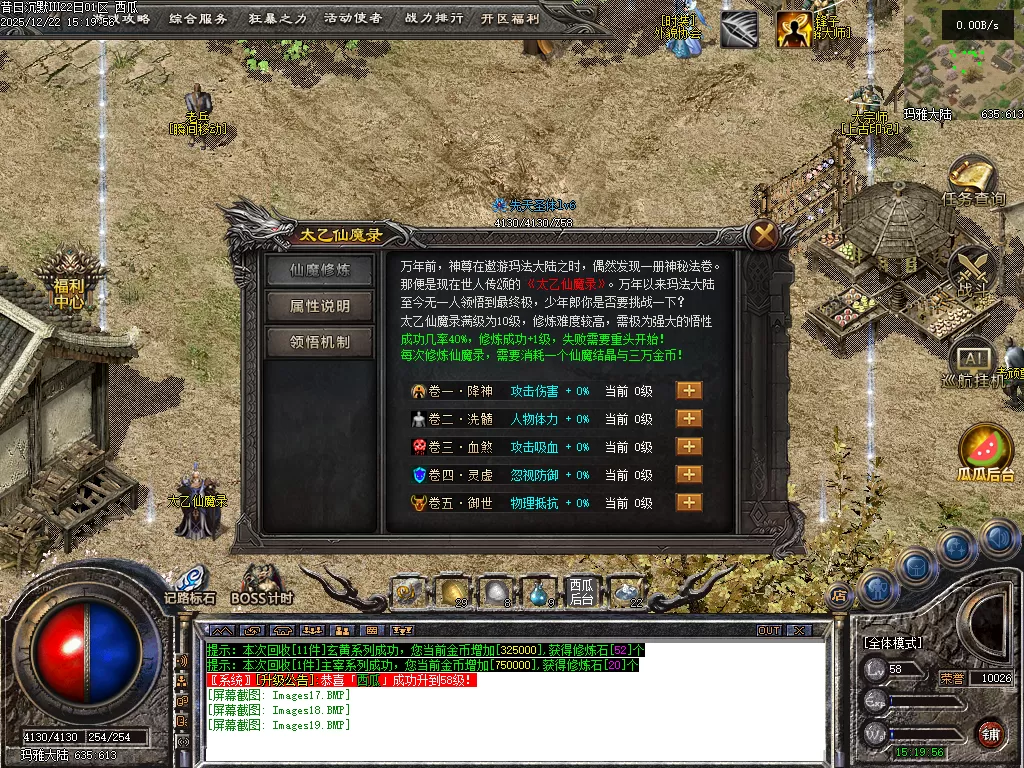Open the 综合服务 top menu
Screen dimensions: 1024x768
pyautogui.click(x=198, y=18)
